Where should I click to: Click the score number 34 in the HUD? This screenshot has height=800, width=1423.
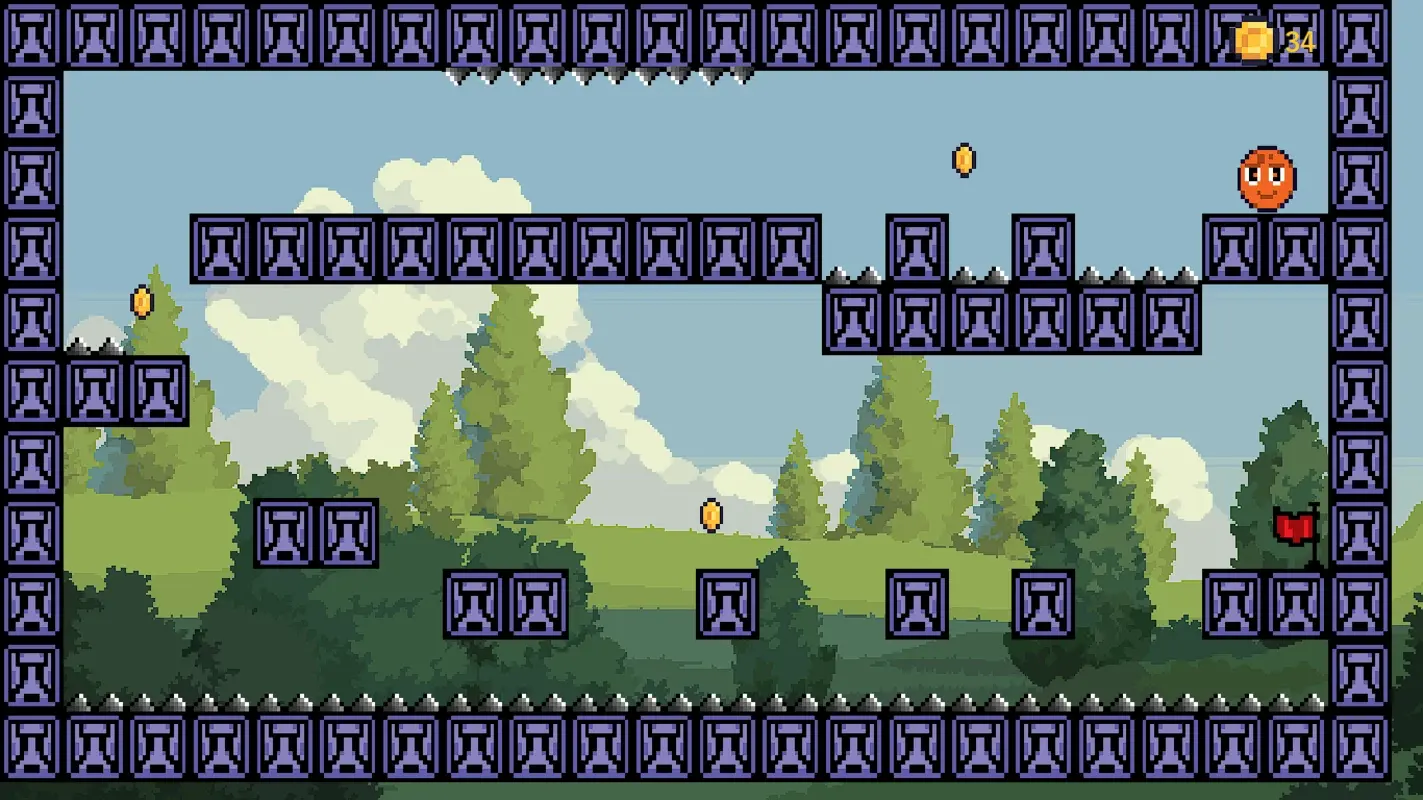1298,41
